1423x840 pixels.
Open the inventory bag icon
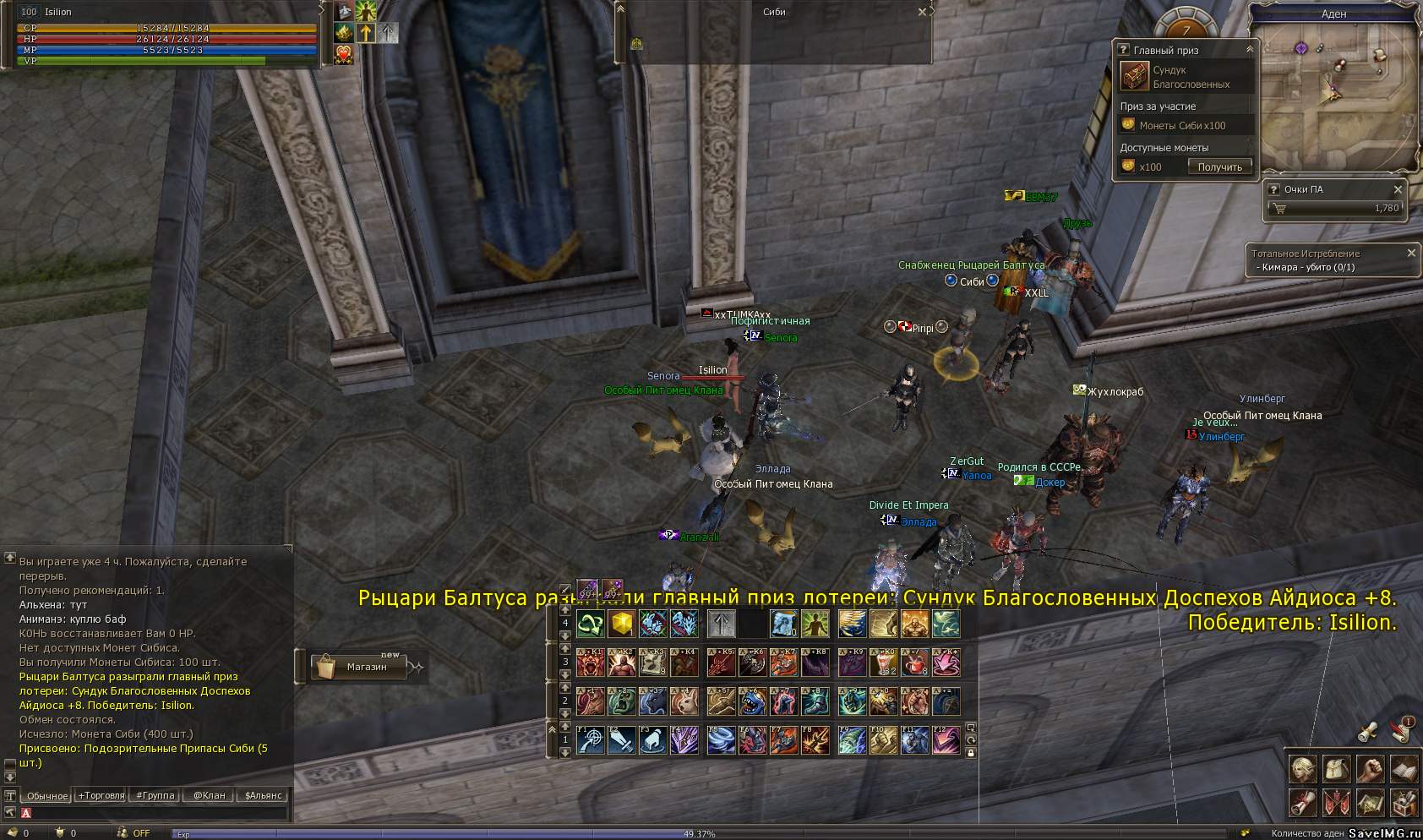click(x=1336, y=768)
